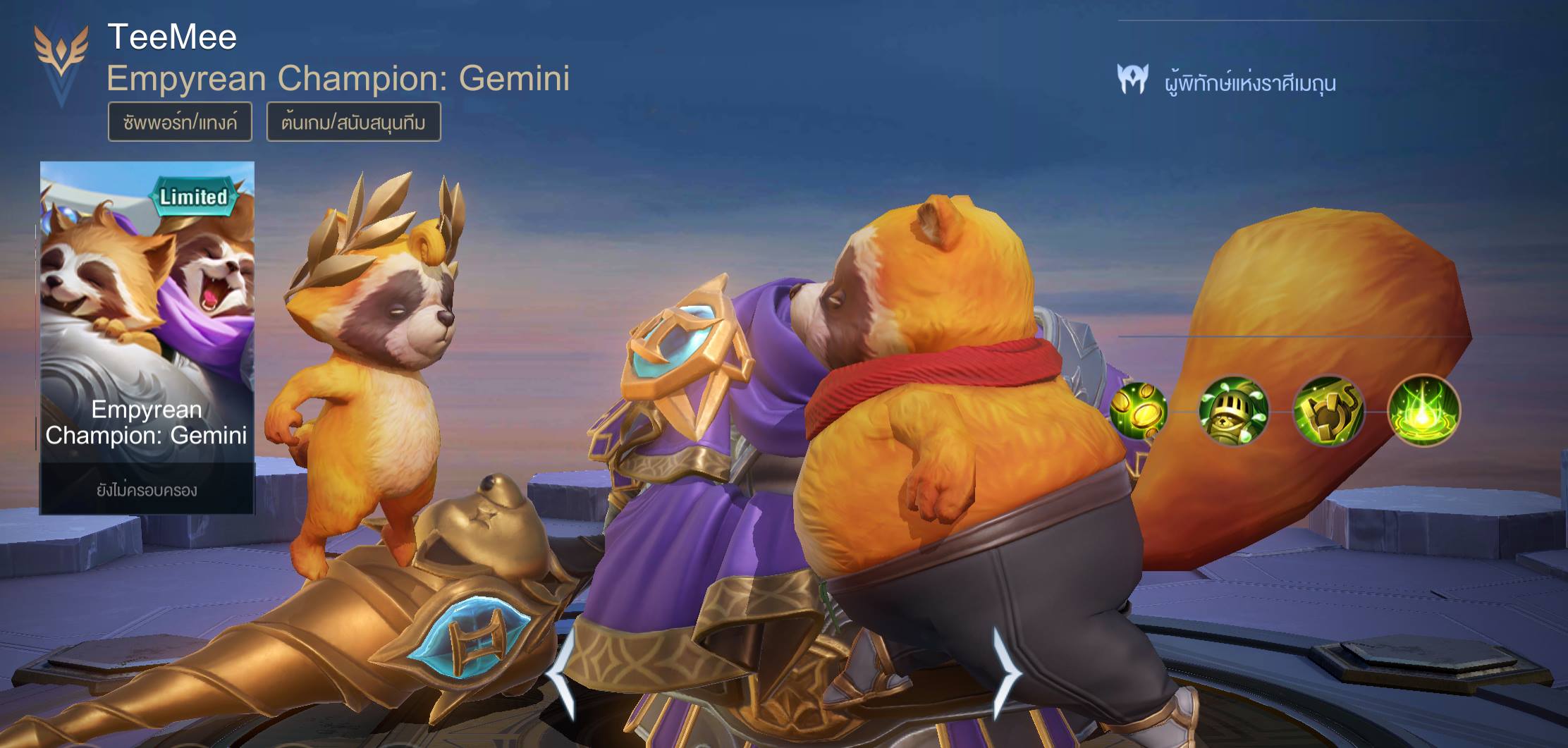
Task: View the glowing green ultimate skill icon
Action: (x=1423, y=410)
